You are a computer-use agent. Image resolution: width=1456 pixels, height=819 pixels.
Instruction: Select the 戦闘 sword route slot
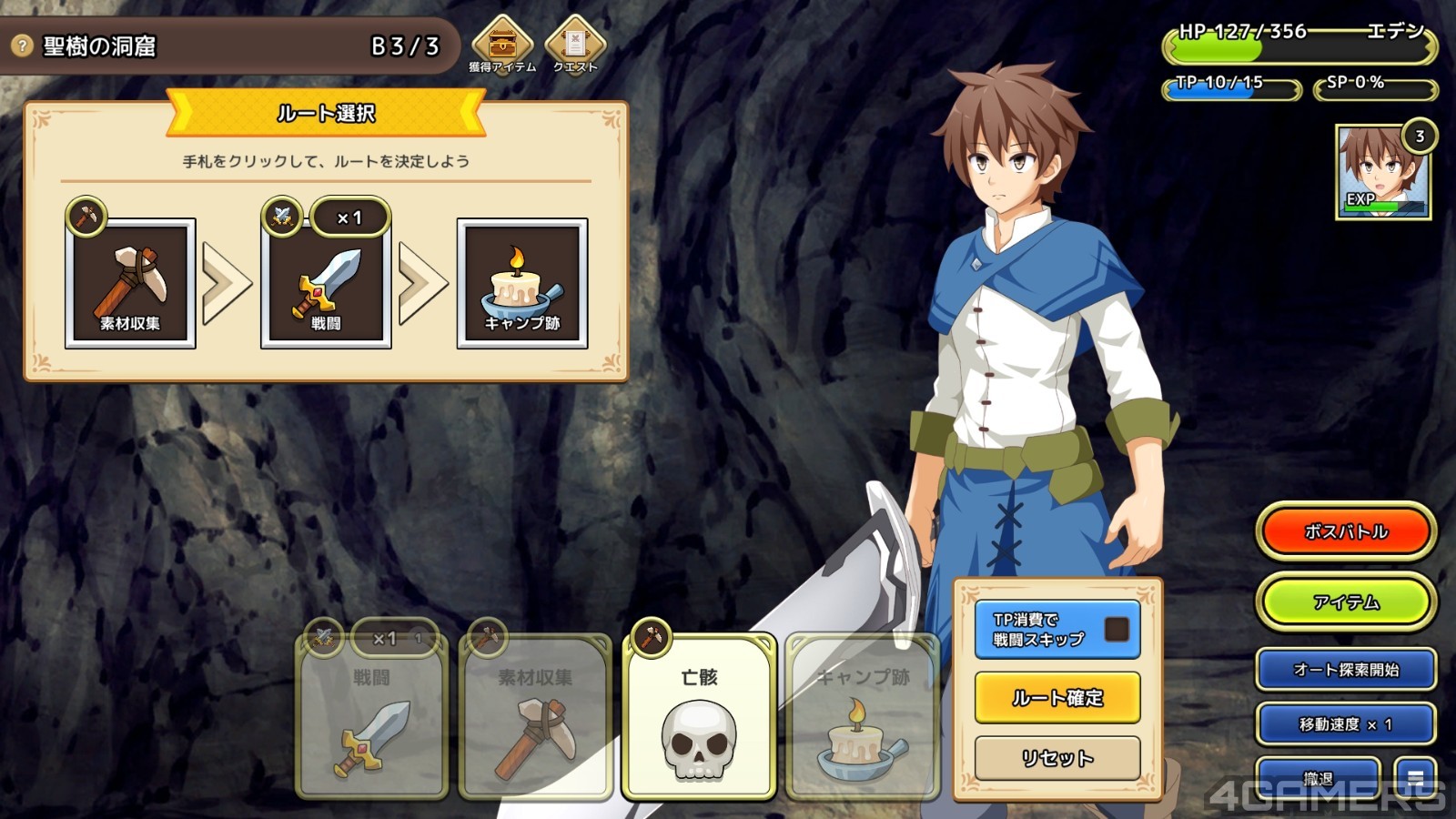click(x=326, y=283)
